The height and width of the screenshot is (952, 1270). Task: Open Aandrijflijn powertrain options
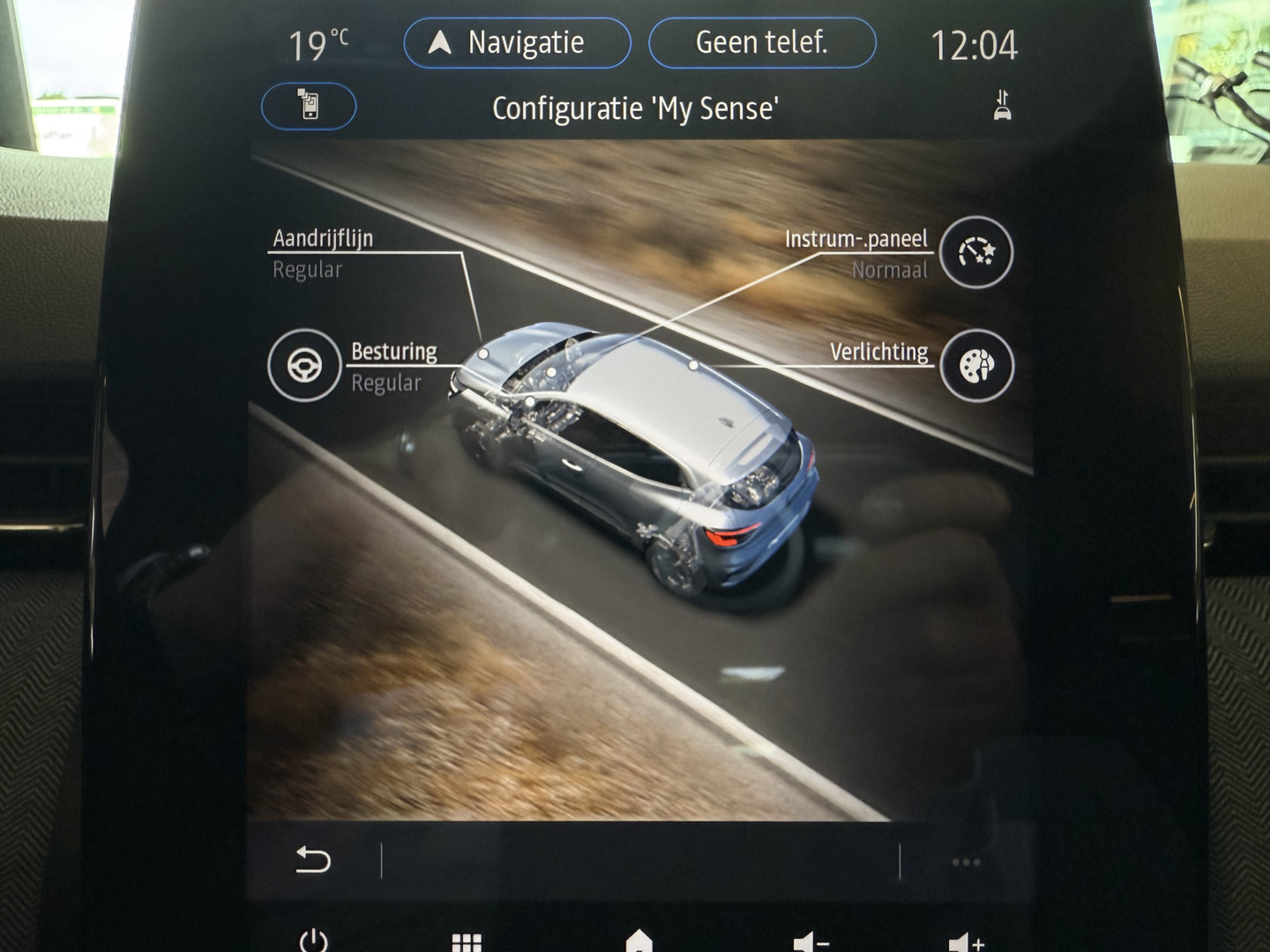[323, 237]
